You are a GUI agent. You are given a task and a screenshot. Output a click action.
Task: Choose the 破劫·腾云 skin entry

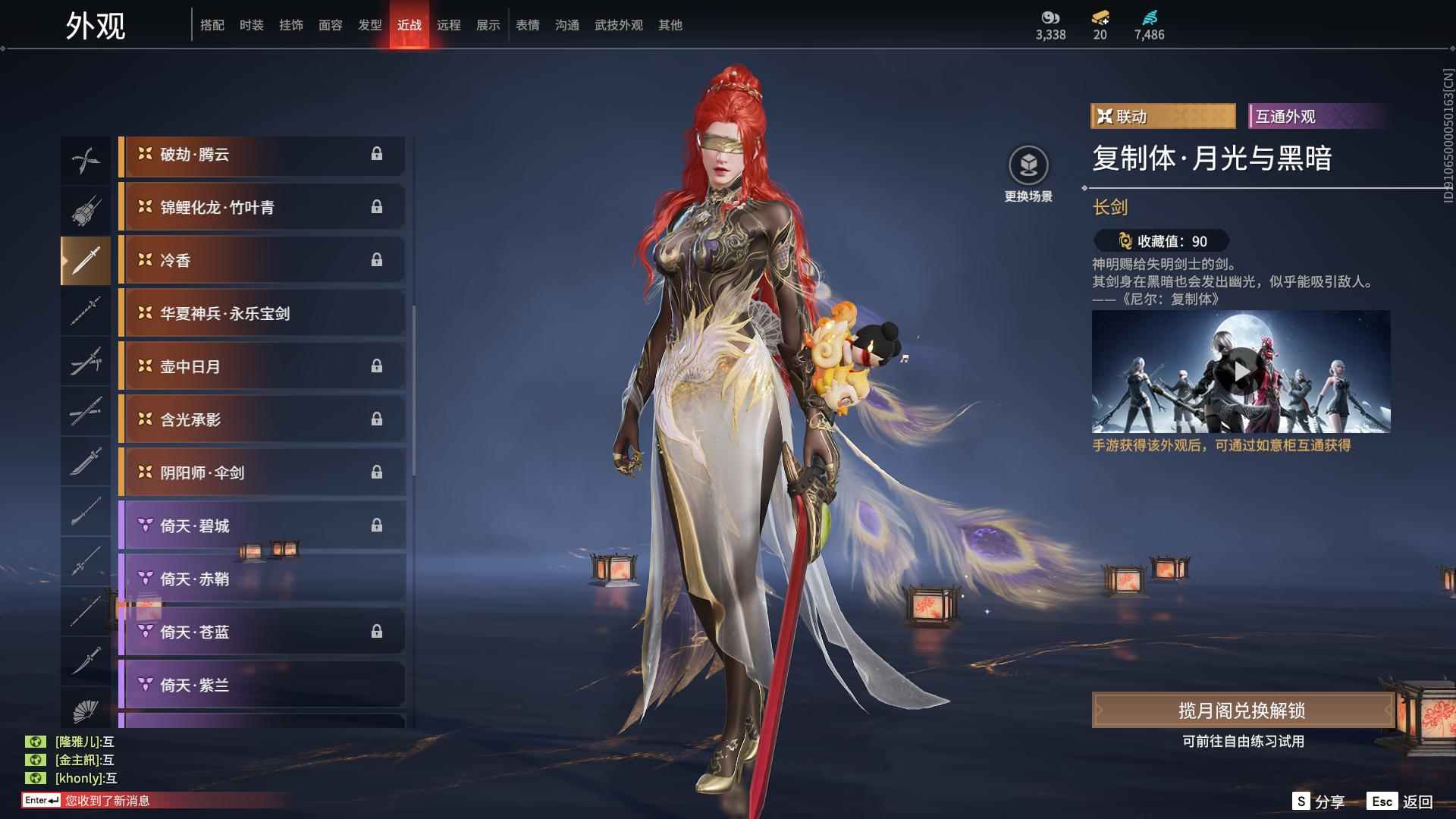tap(262, 154)
